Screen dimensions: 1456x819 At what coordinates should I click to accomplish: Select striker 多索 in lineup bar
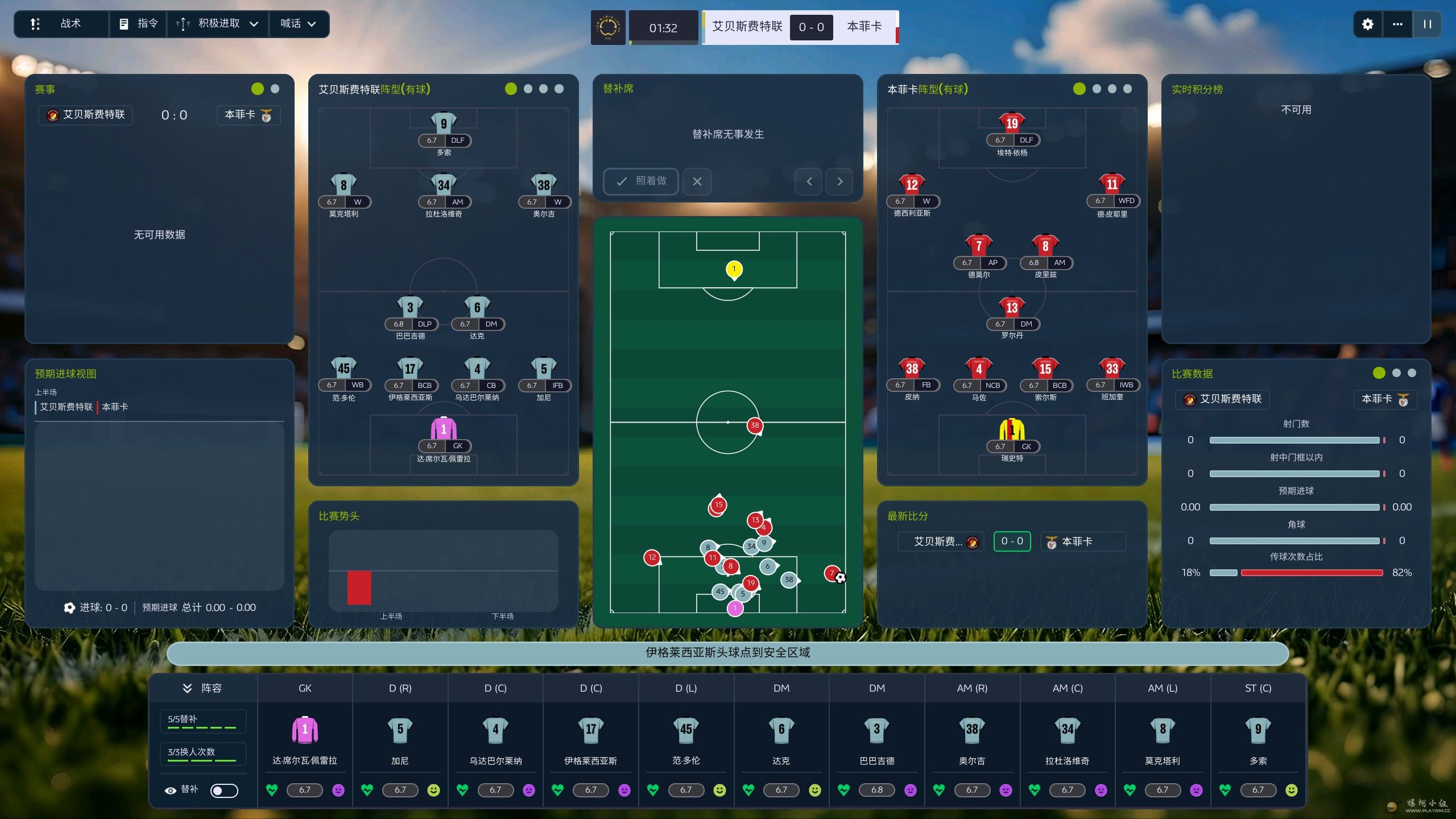tap(1258, 739)
